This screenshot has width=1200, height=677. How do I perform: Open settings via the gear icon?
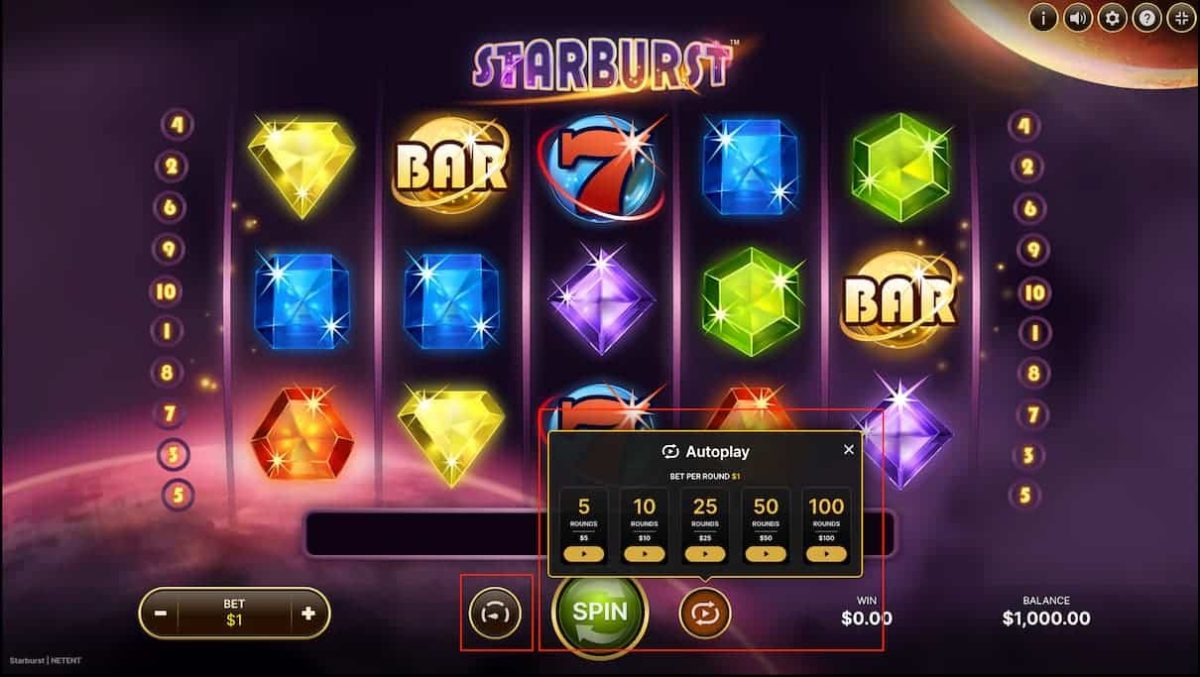pyautogui.click(x=1112, y=17)
